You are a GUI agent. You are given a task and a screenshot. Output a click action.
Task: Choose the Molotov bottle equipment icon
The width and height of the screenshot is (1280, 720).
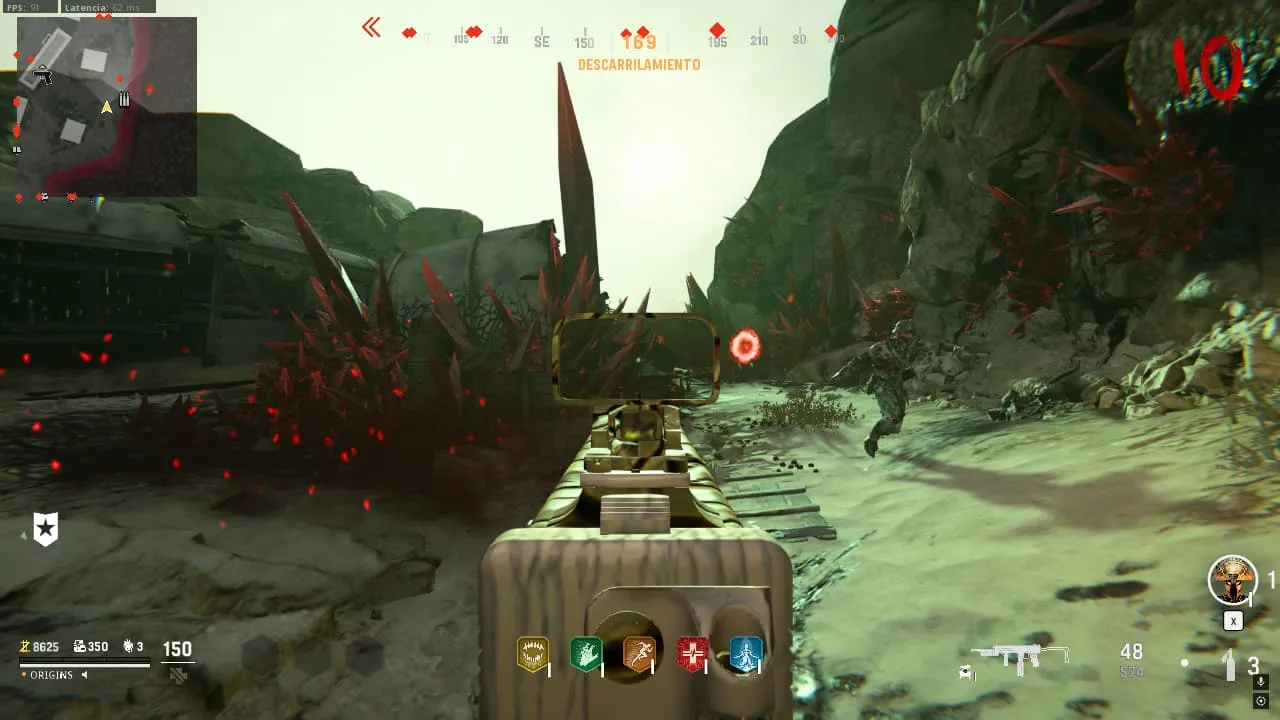1231,665
